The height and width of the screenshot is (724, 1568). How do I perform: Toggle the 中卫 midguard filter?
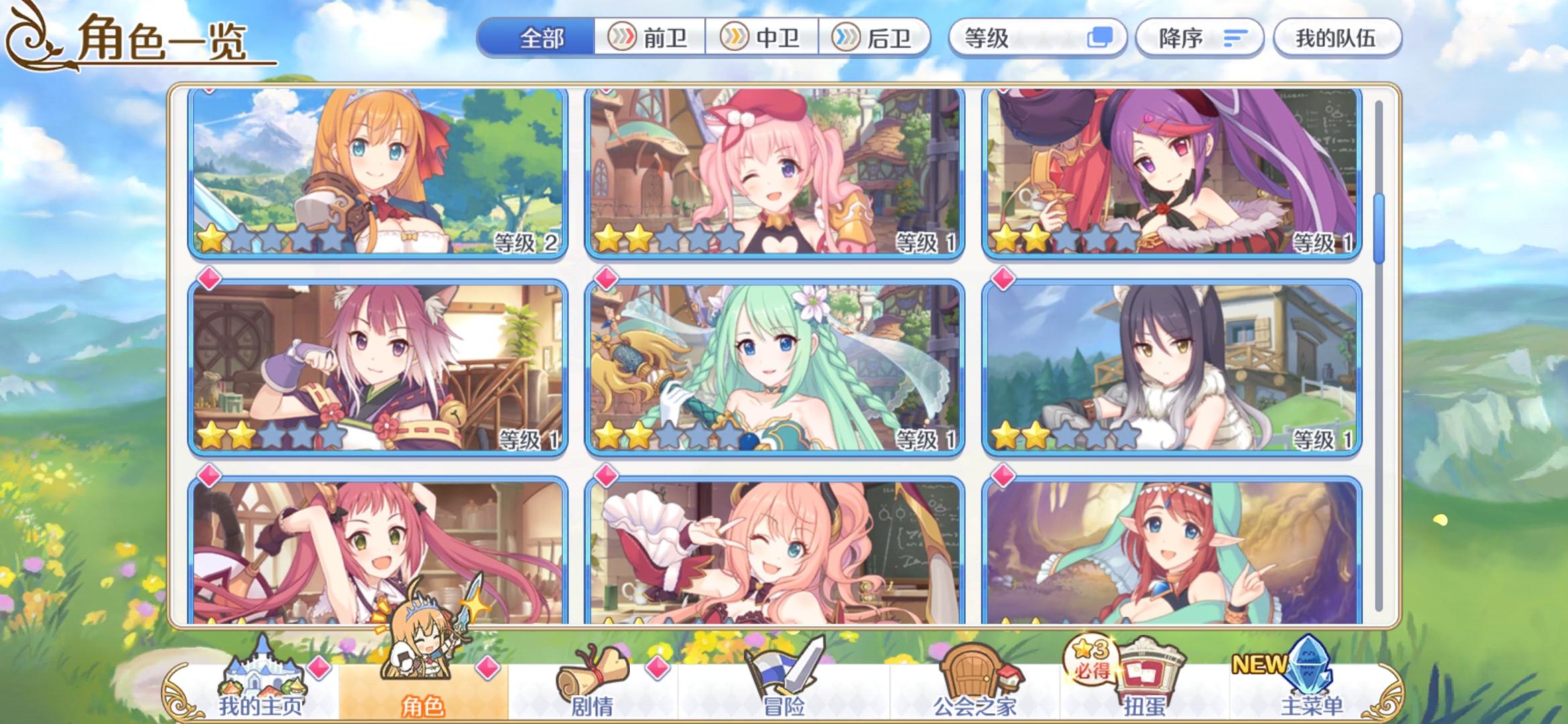coord(764,38)
